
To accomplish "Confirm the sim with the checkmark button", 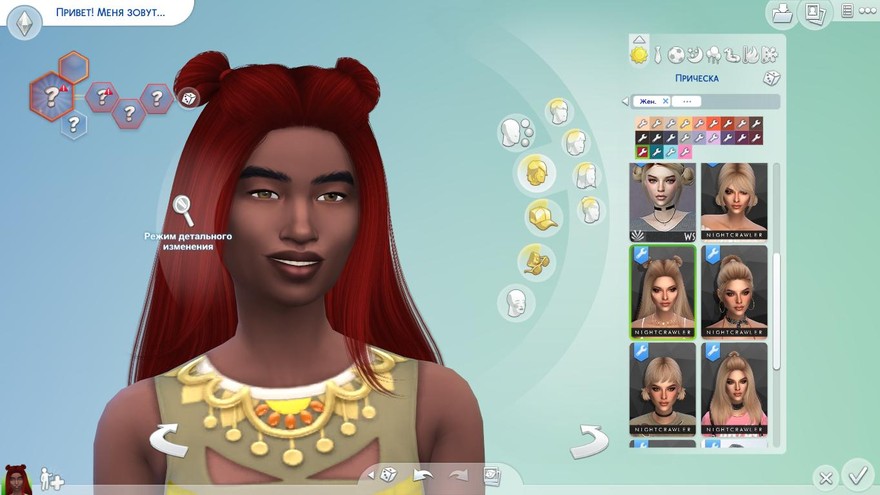I will click(x=857, y=474).
